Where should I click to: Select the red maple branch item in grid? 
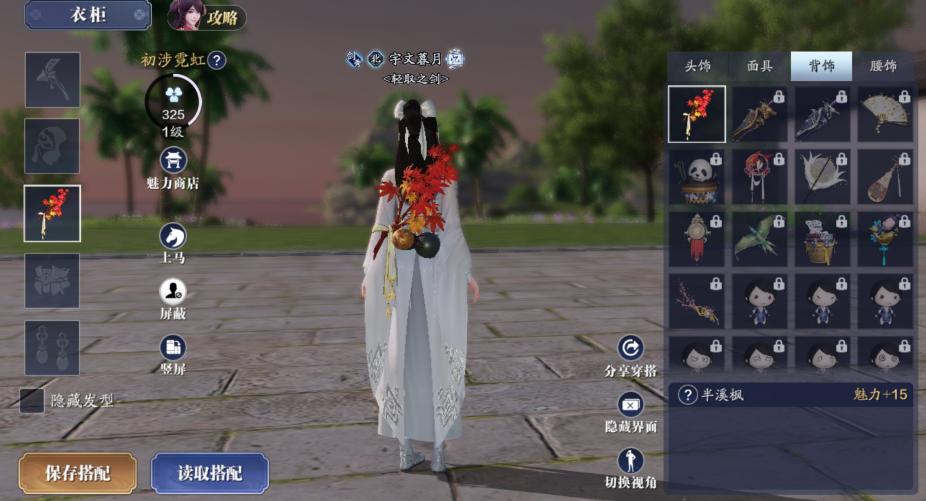(697, 114)
